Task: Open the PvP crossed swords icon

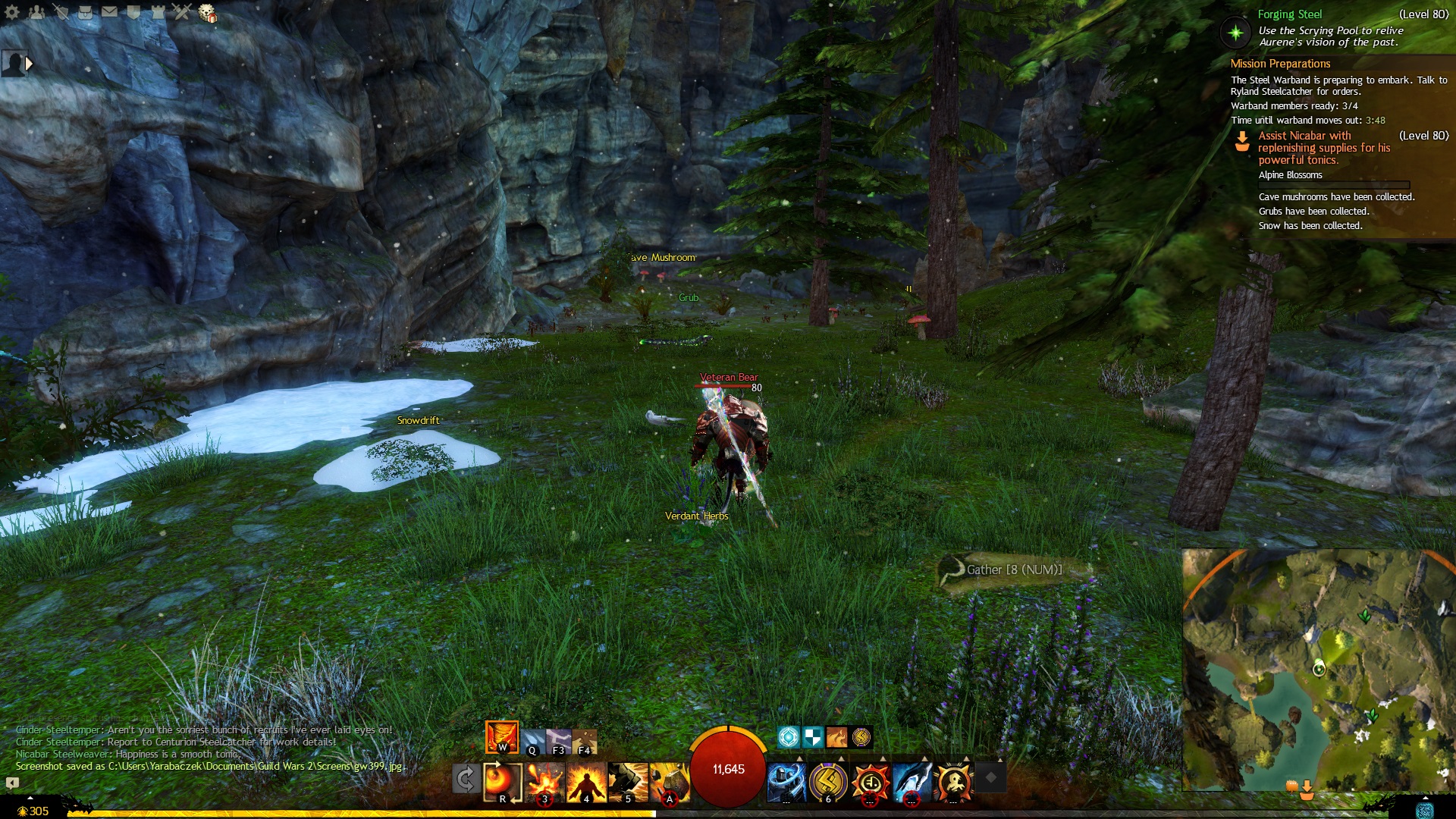Action: click(182, 12)
